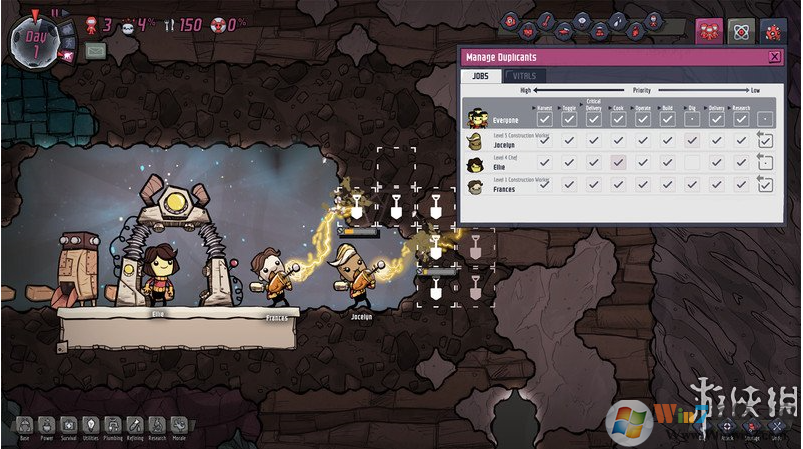Open the Plumbing build category
Screen dimensions: 803x449
point(112,426)
